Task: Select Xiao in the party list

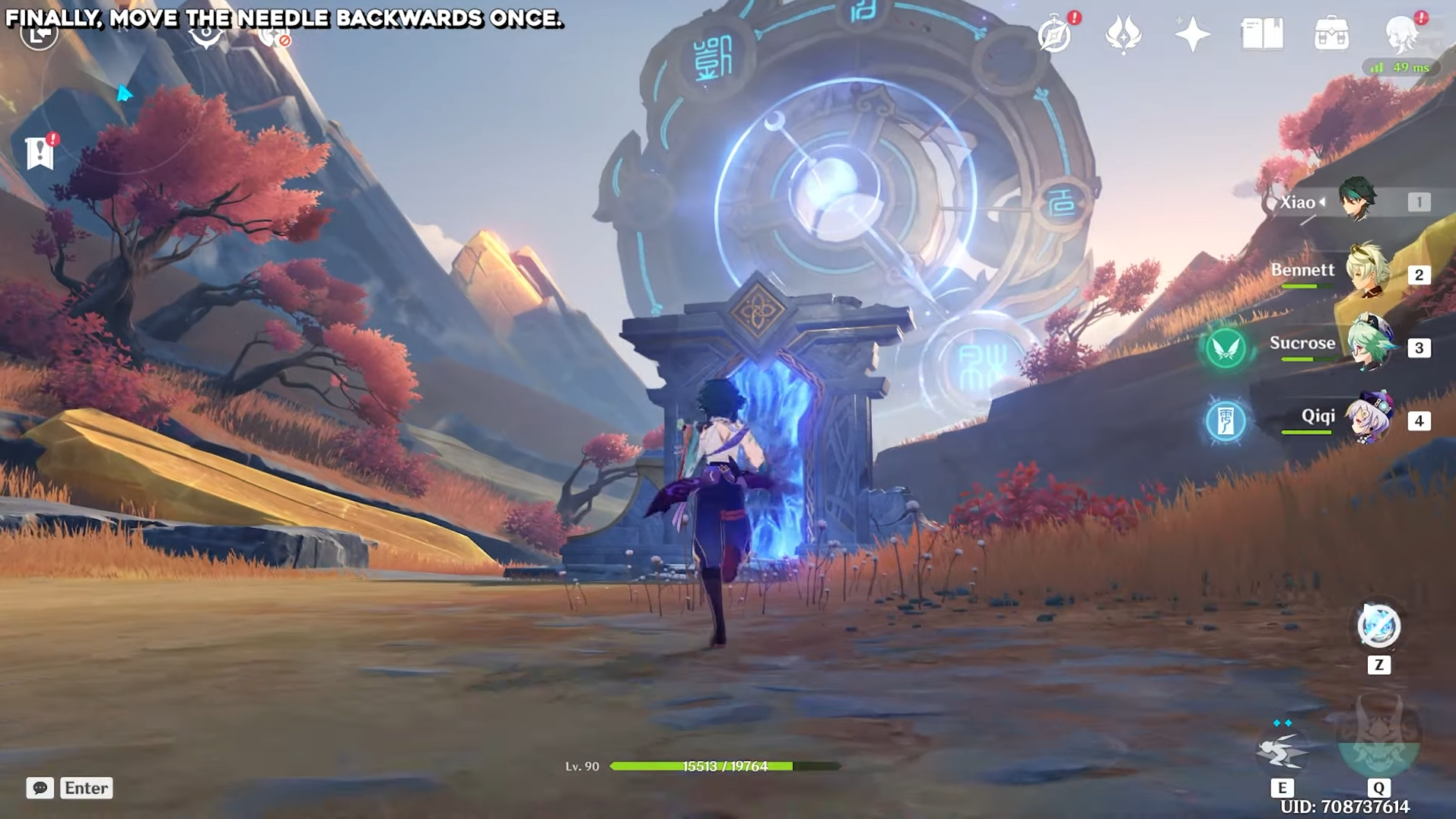Action: 1356,200
